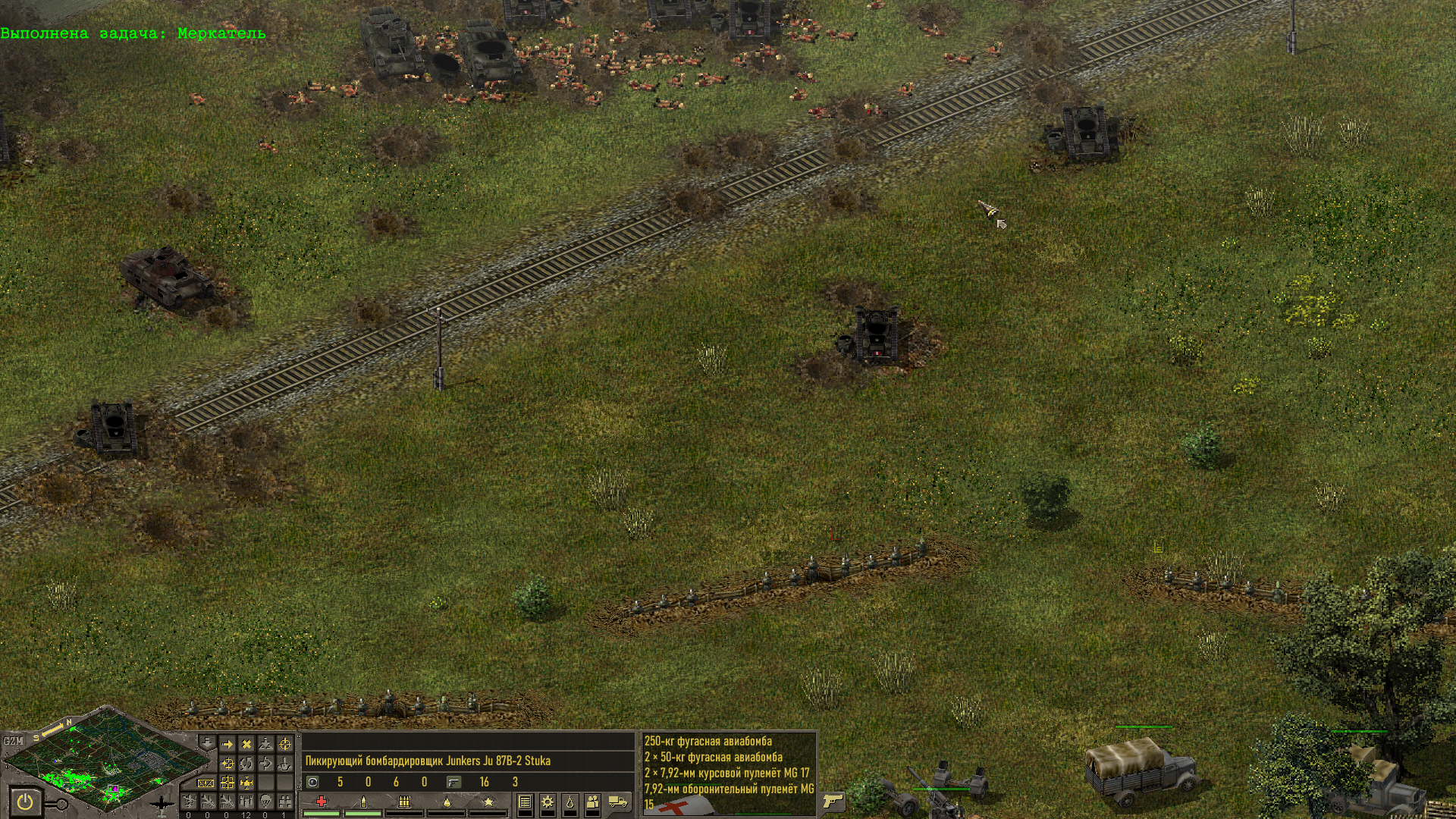Call in paratroopers with the parachute icon
1456x819 pixels.
click(265, 802)
